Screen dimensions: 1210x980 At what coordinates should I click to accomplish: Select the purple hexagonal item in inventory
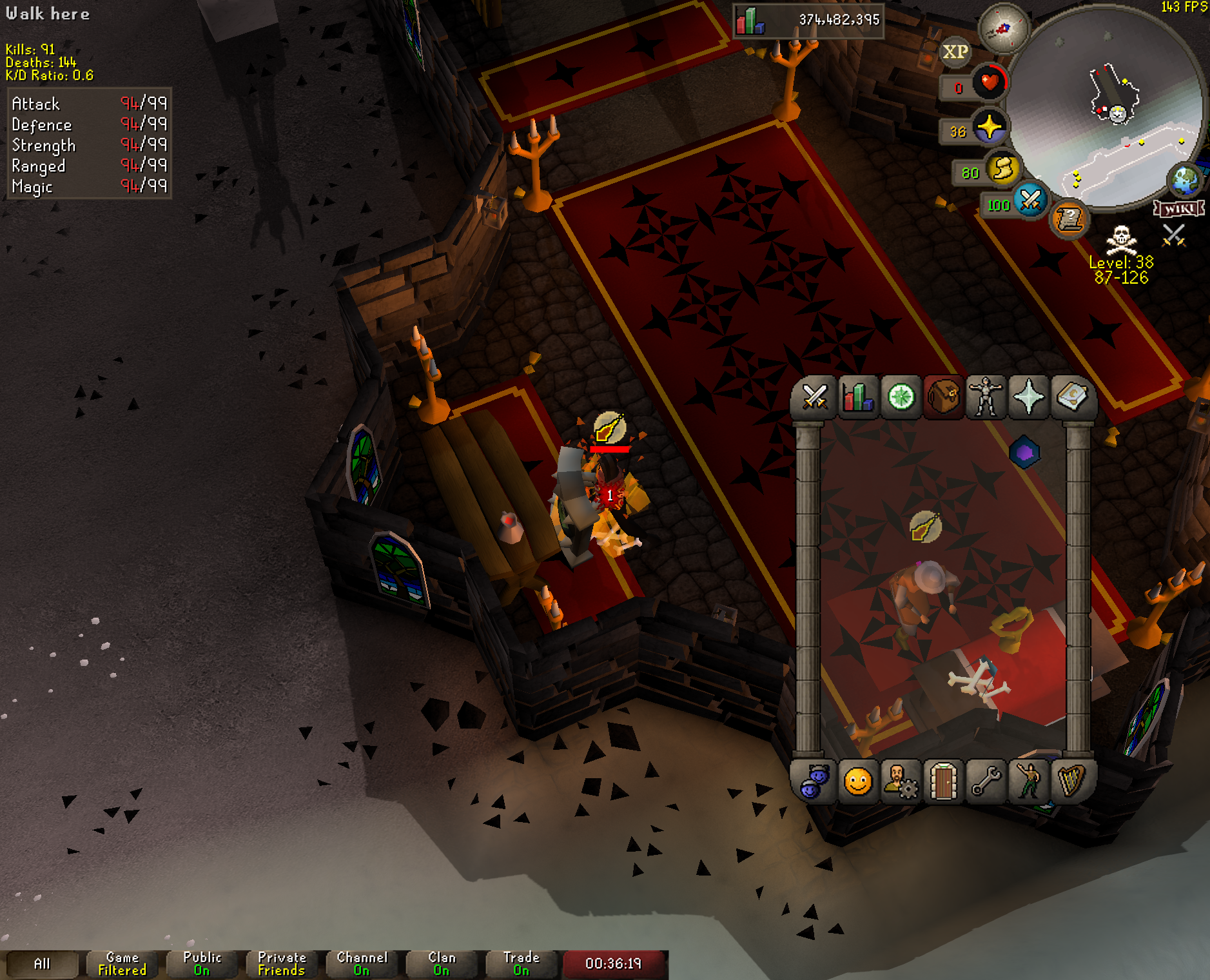1024,453
